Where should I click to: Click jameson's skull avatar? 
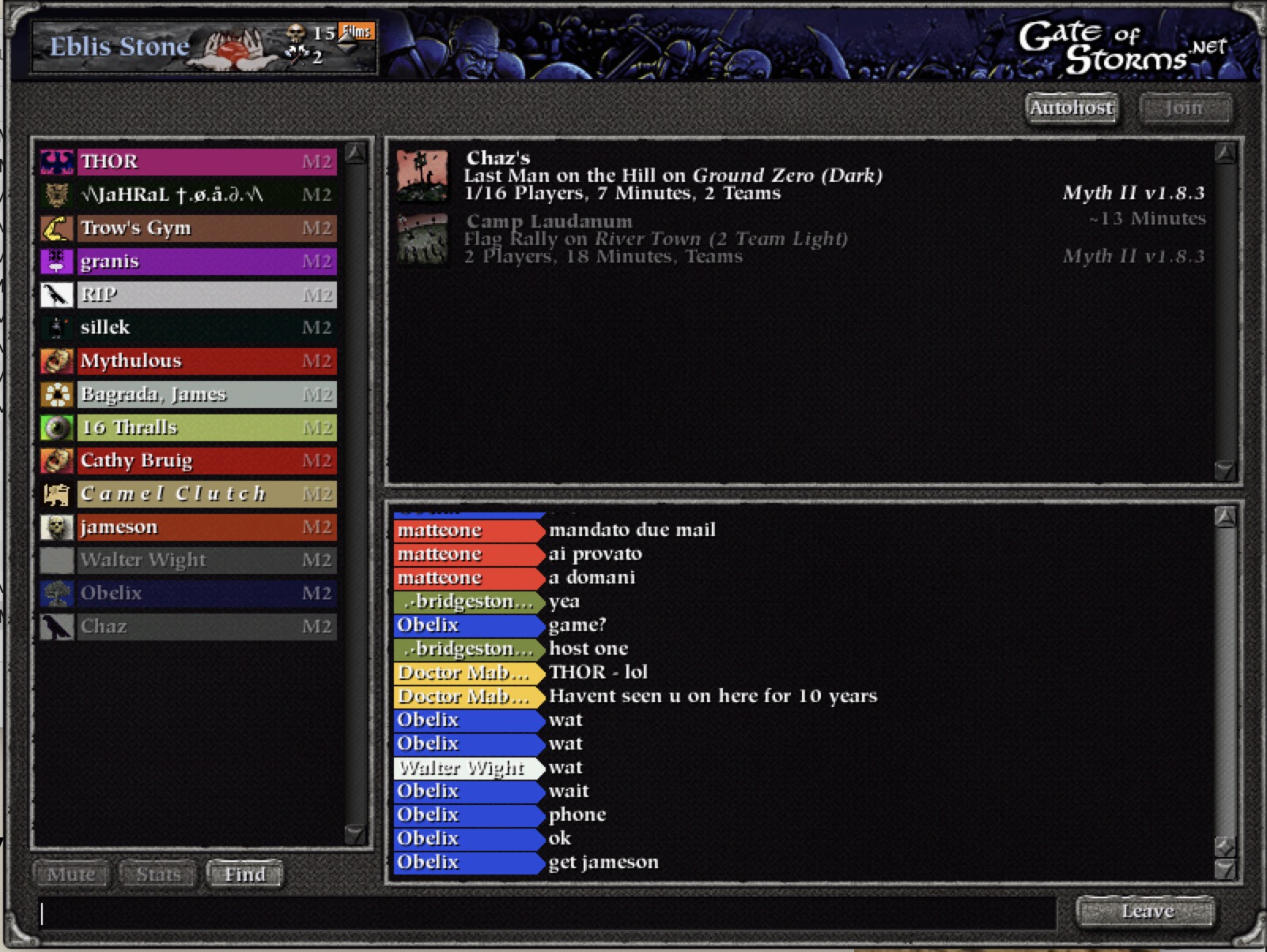55,527
